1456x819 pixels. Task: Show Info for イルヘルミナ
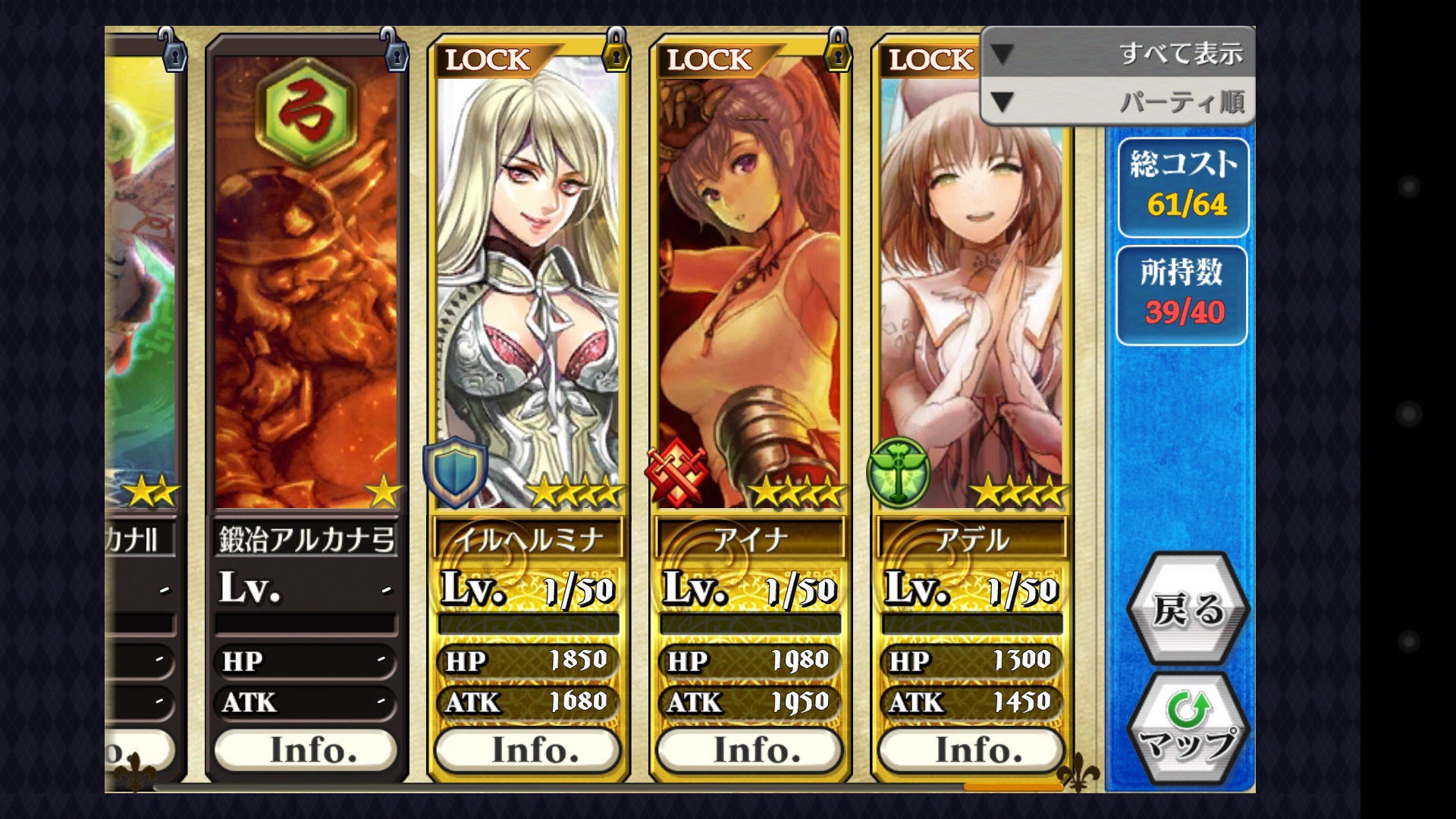click(x=529, y=750)
